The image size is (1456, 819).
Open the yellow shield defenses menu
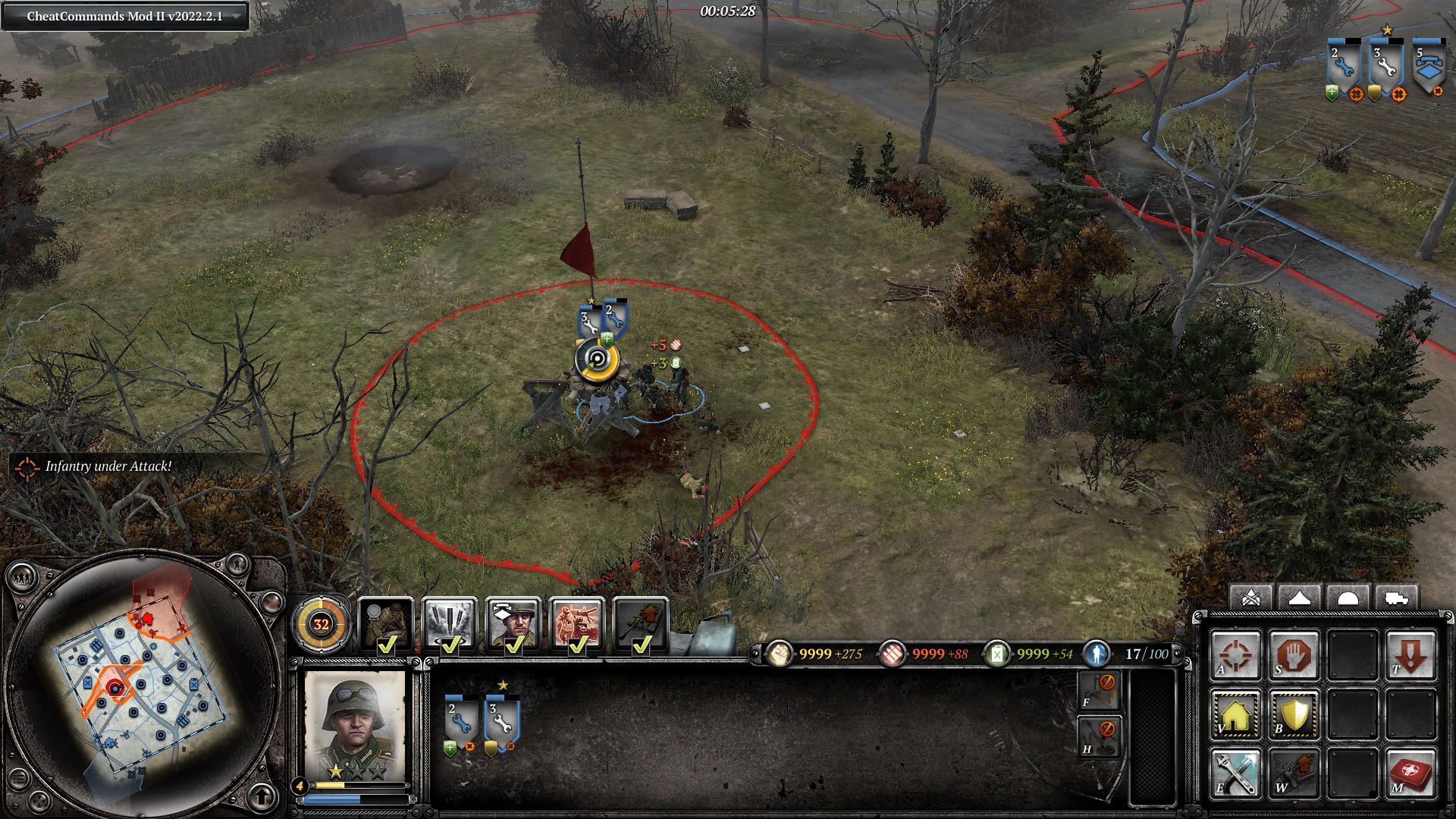pos(1294,714)
